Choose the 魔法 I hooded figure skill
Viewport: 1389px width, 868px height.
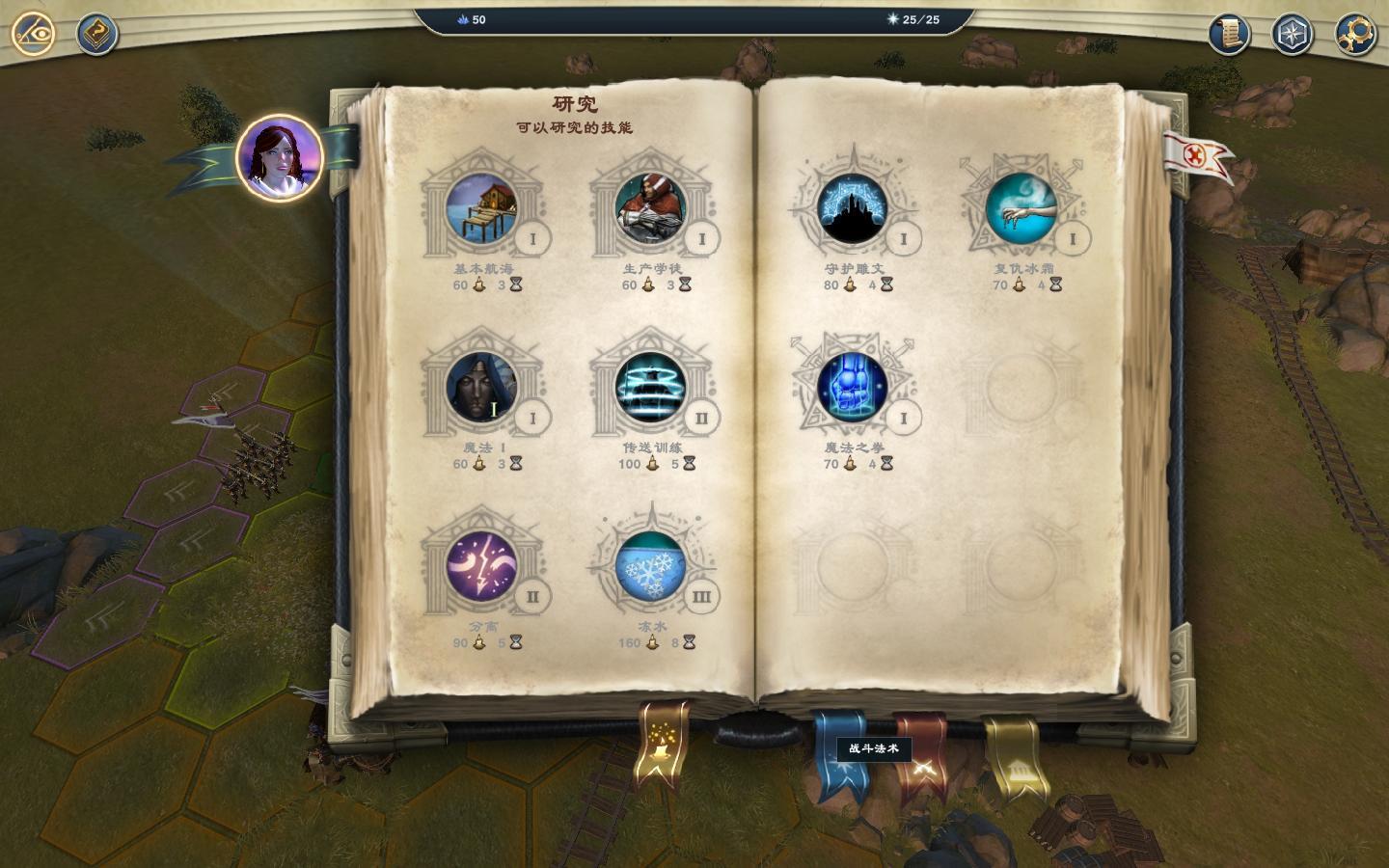click(481, 388)
